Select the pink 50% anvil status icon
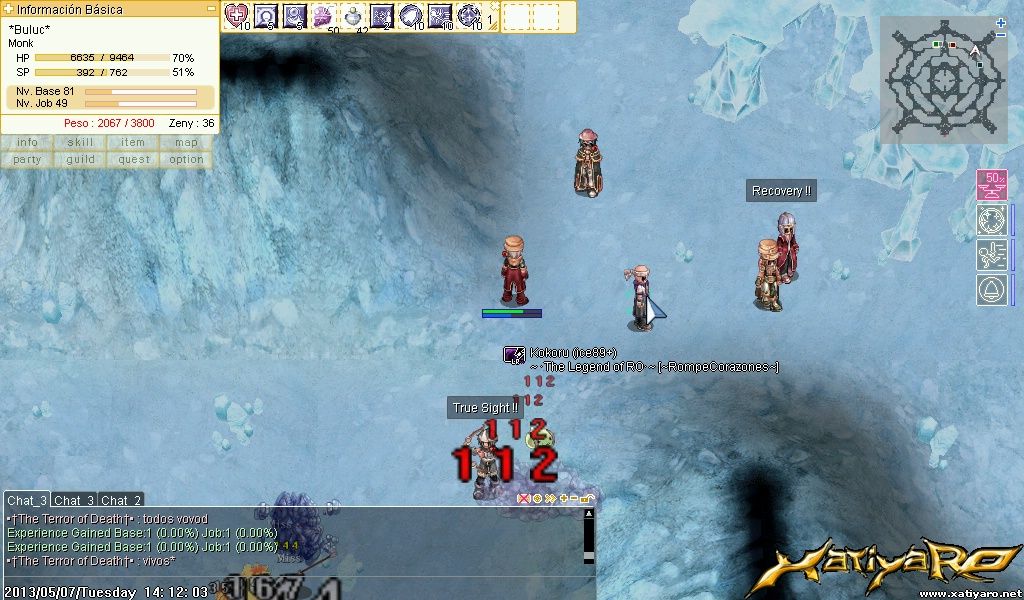Image resolution: width=1024 pixels, height=600 pixels. (991, 185)
